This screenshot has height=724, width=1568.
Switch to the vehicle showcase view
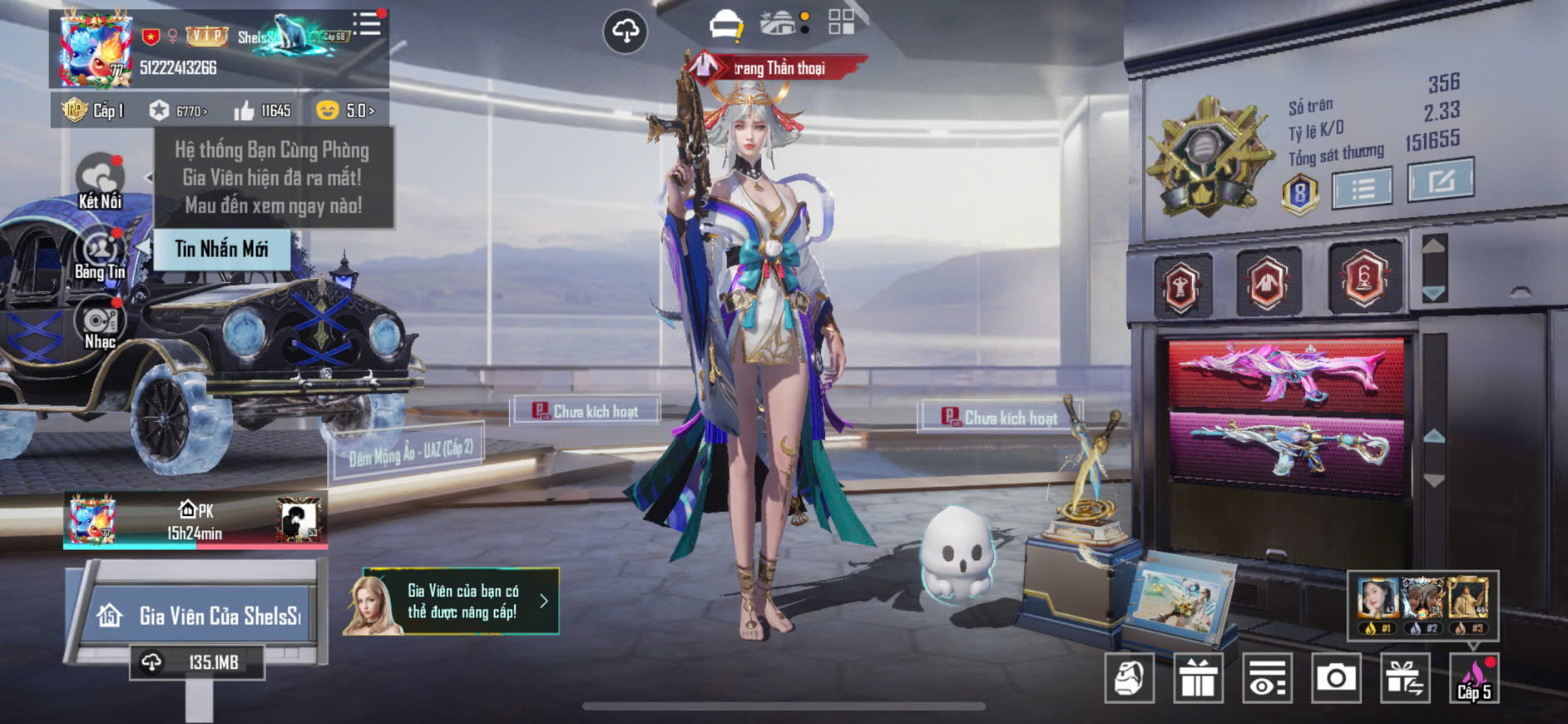tap(725, 24)
